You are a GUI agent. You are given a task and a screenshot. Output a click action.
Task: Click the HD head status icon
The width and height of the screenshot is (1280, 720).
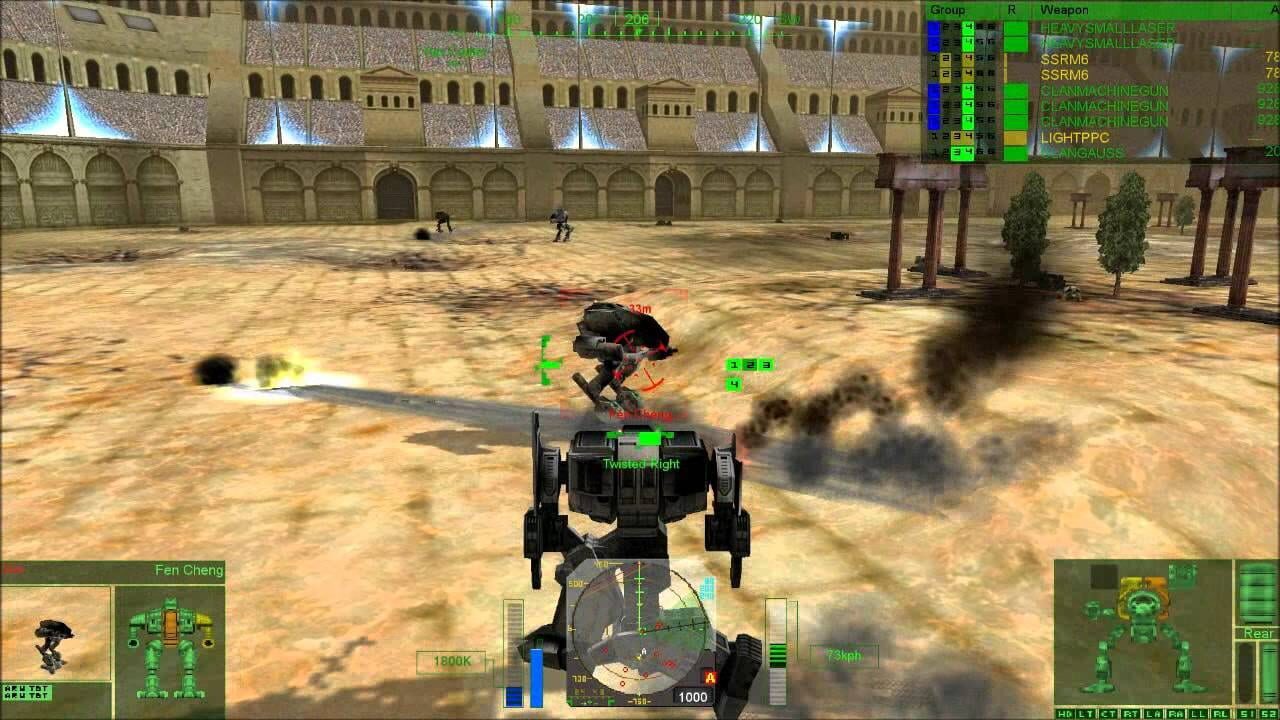[x=1065, y=712]
